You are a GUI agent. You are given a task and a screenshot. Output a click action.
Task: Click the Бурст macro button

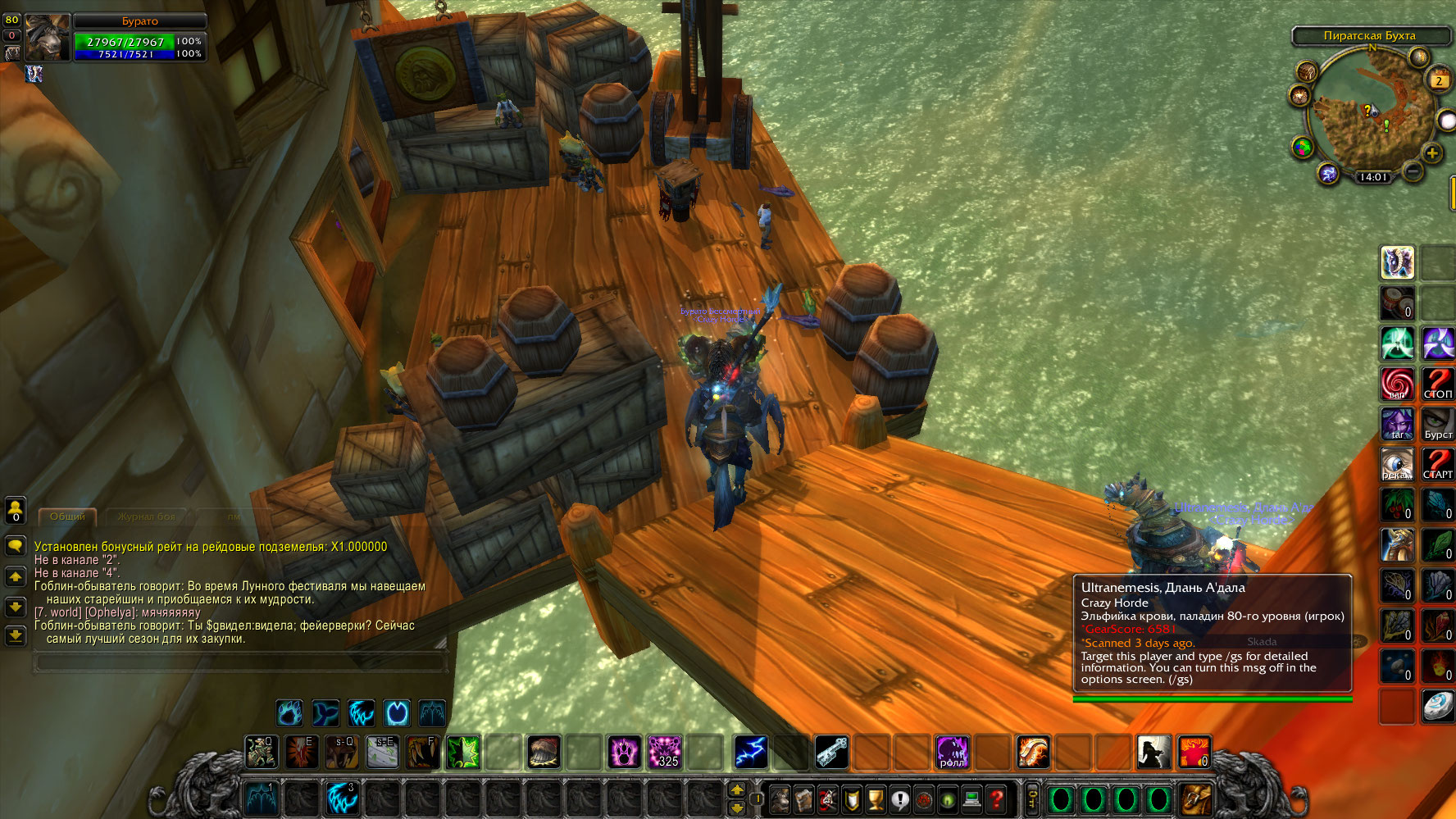coord(1437,424)
